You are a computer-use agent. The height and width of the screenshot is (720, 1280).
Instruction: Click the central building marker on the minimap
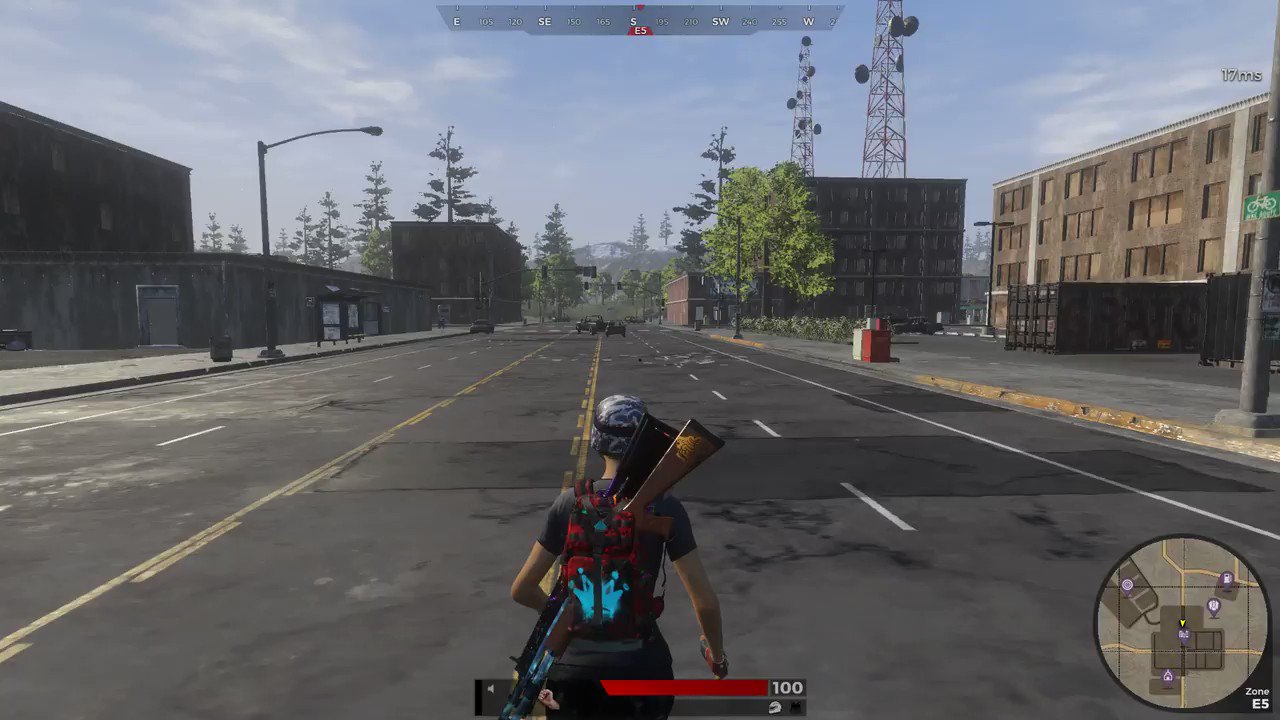point(1183,634)
